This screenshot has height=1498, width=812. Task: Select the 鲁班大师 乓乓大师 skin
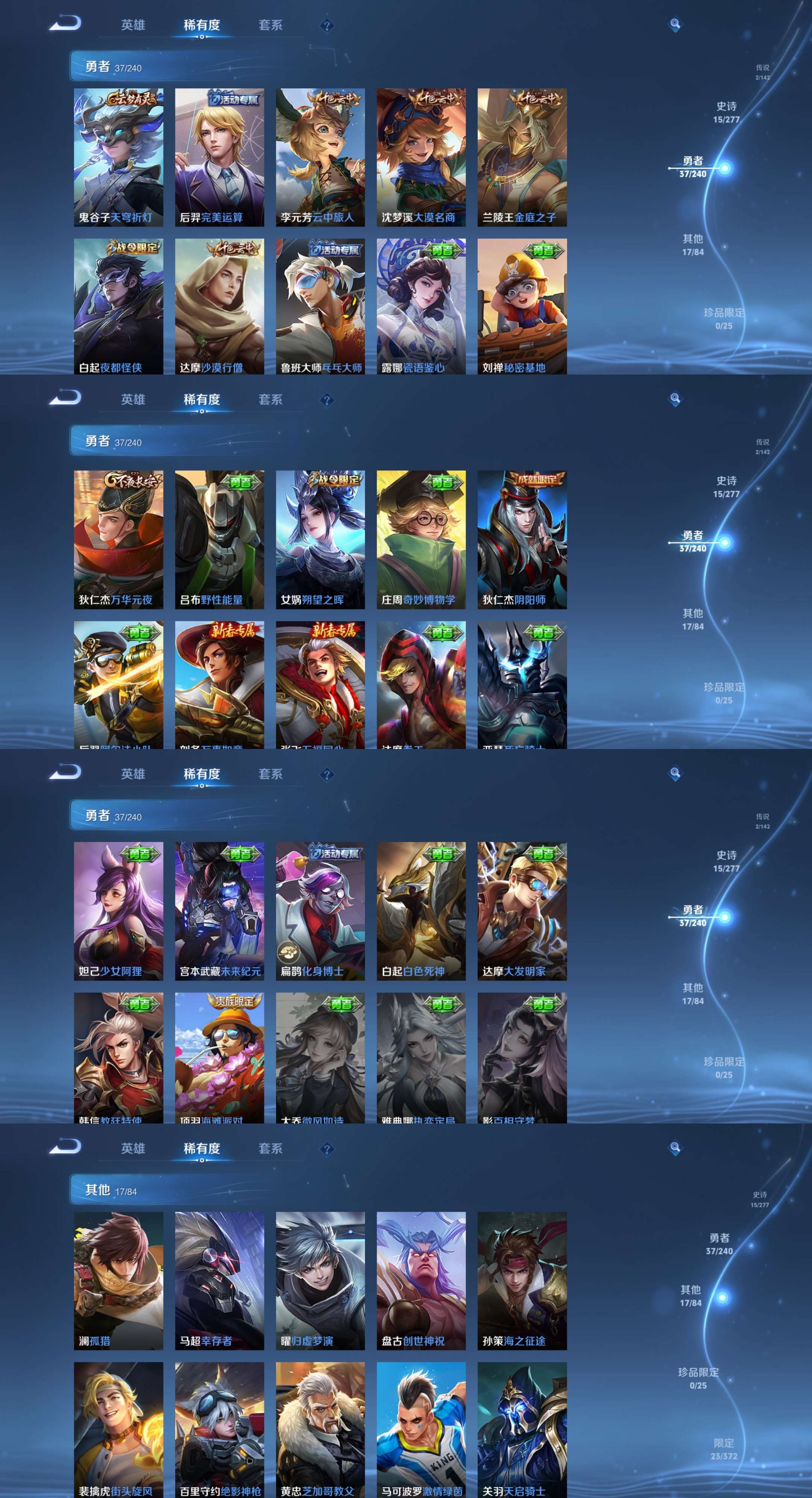click(320, 306)
